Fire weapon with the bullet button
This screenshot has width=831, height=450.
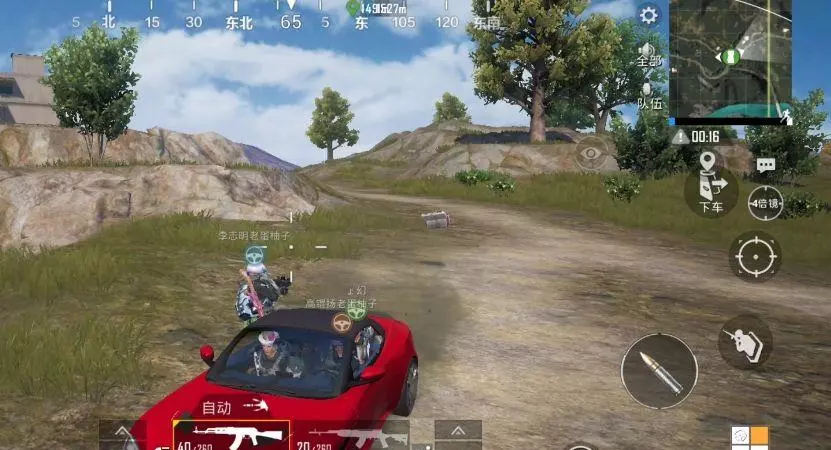point(659,371)
